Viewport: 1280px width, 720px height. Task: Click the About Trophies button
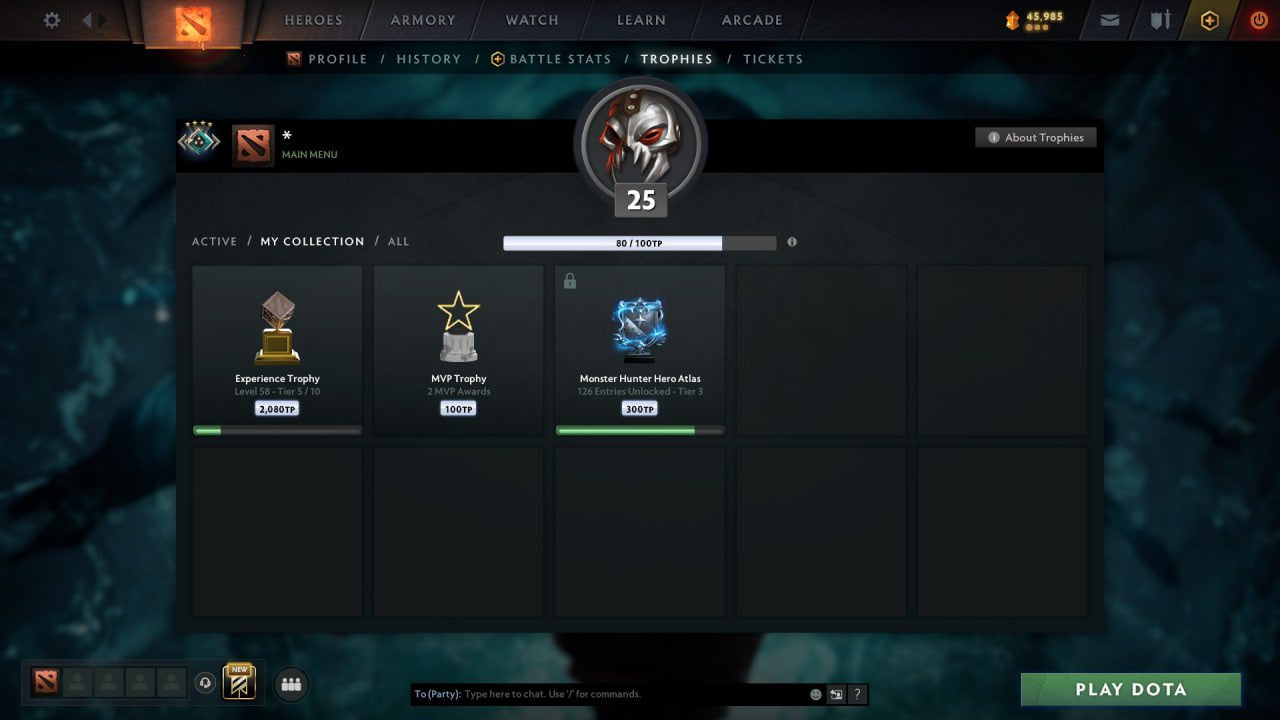tap(1036, 137)
